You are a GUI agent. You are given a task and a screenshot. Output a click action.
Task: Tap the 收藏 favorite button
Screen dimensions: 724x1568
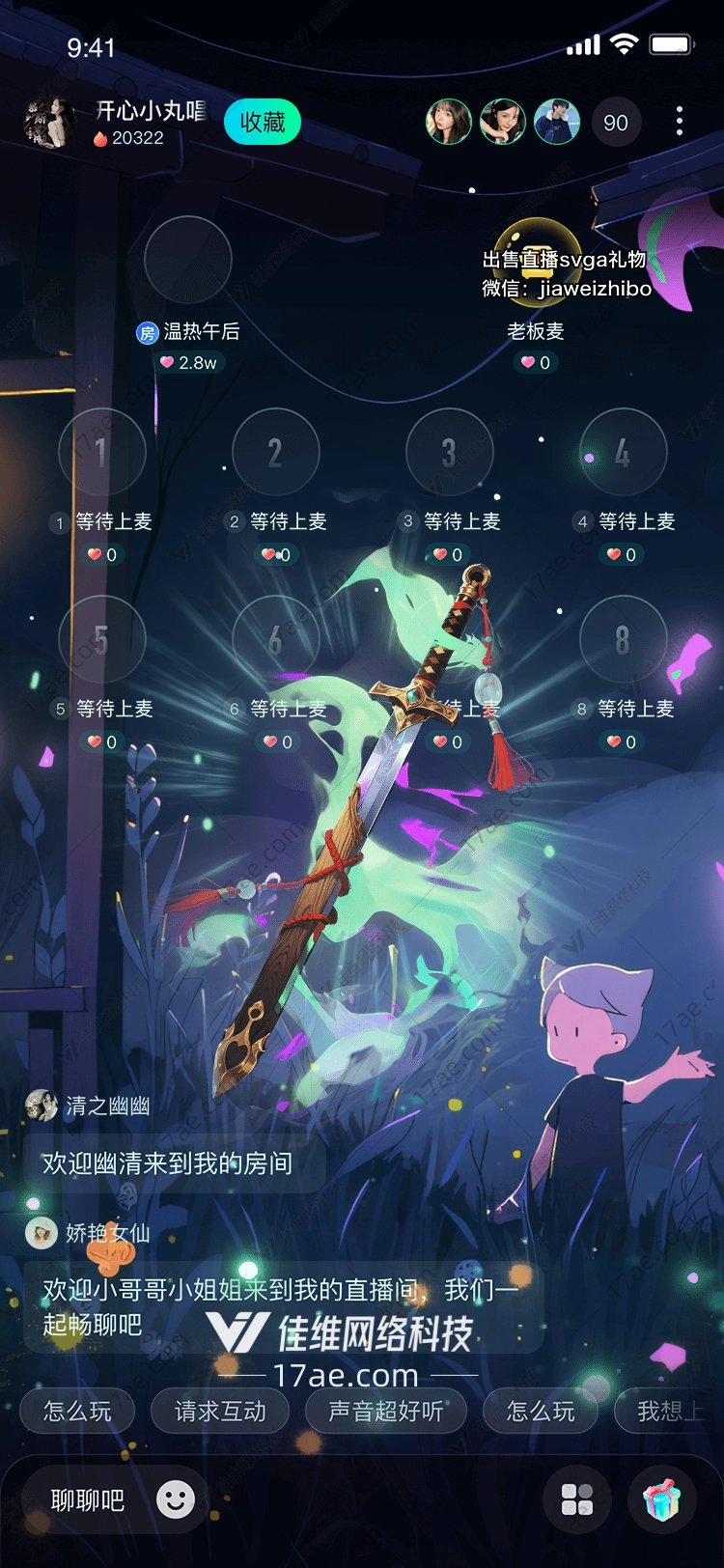click(x=263, y=123)
